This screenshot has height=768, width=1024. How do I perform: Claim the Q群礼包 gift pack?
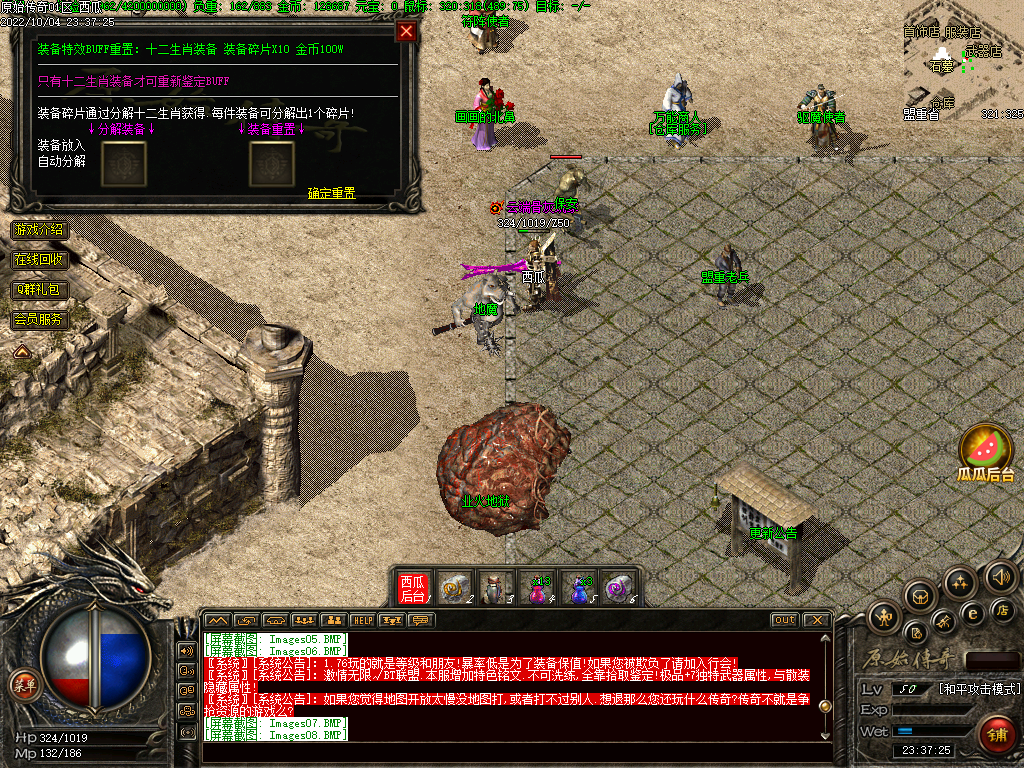point(40,290)
